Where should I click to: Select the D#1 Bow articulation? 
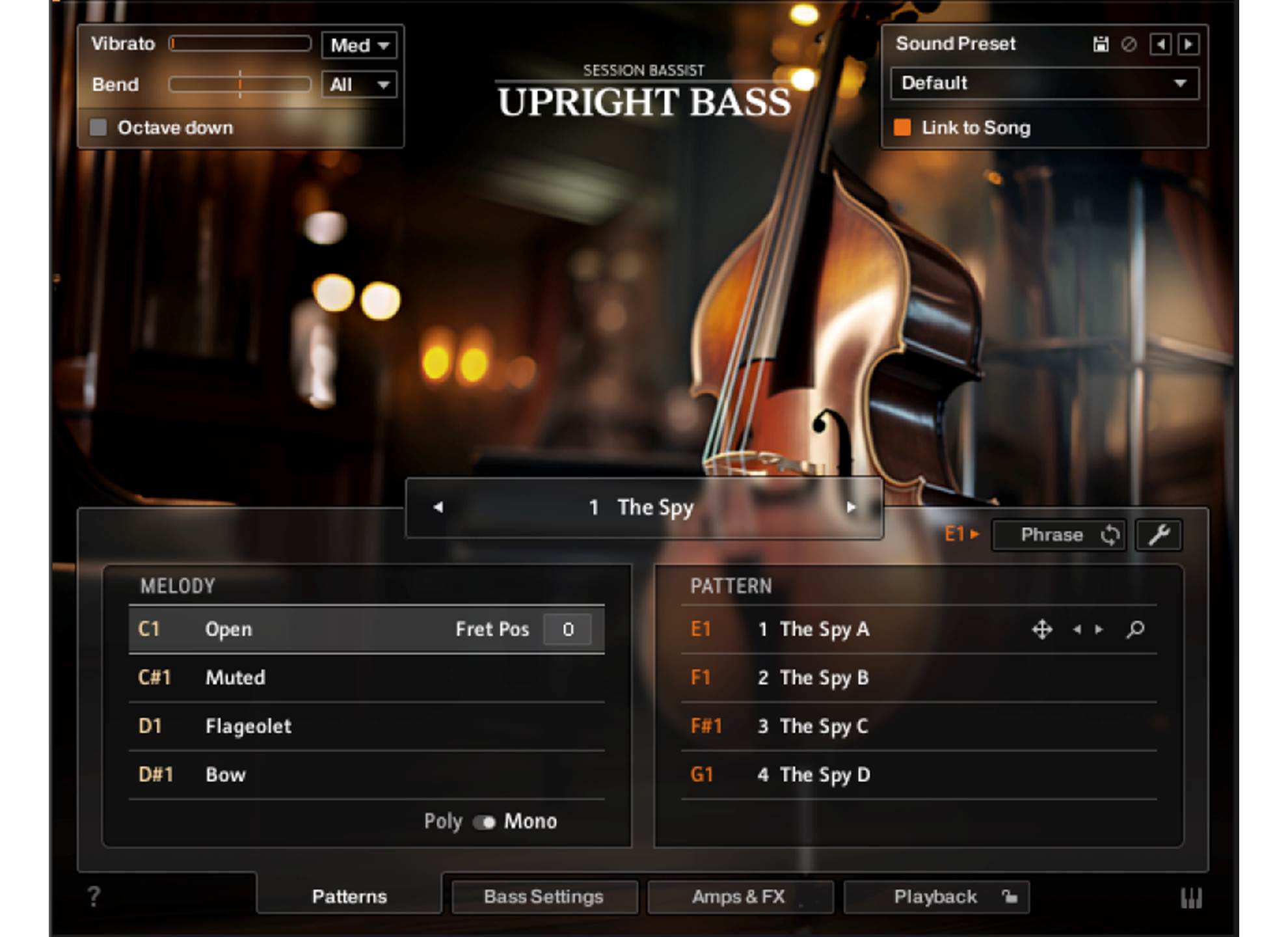click(x=366, y=774)
